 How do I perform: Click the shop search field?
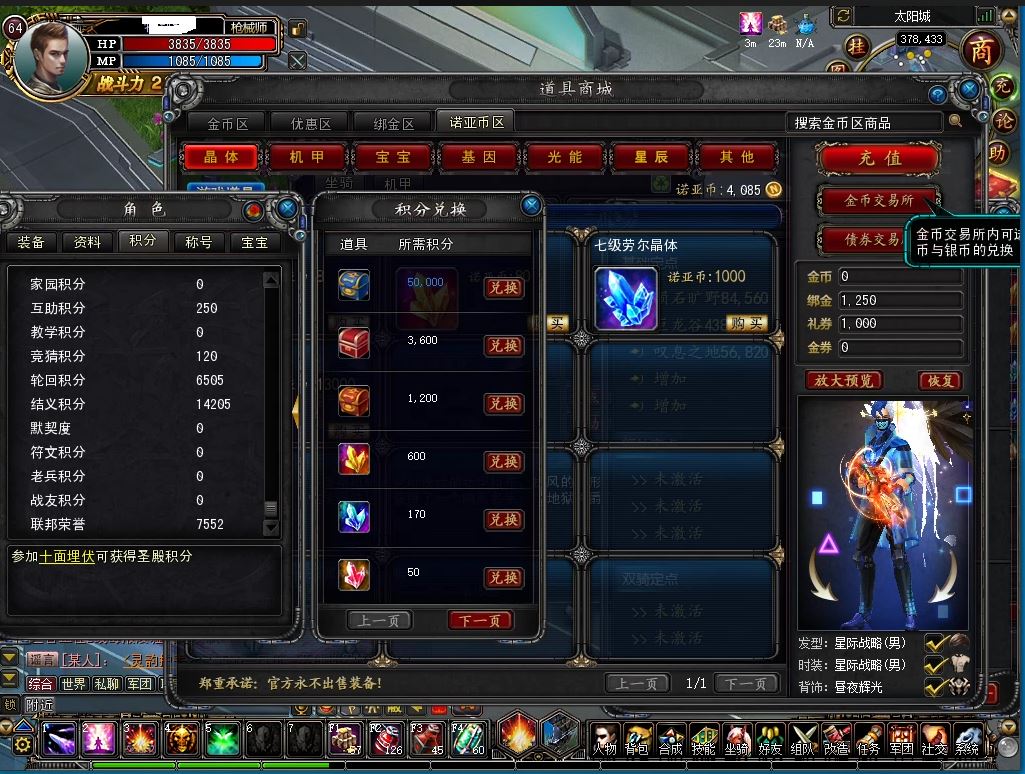pos(865,123)
